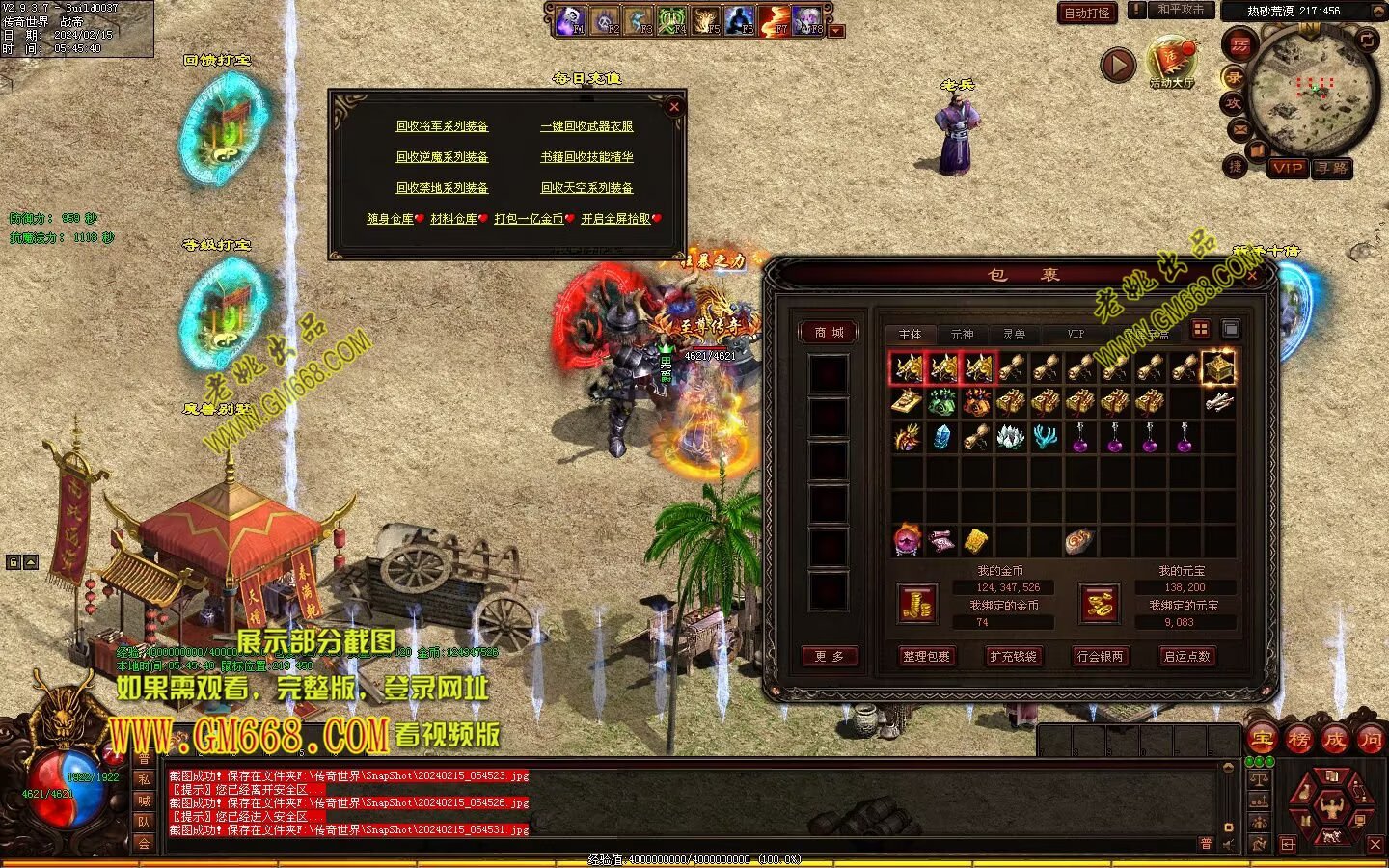Change the 和平攻击 attack mode

click(1181, 11)
